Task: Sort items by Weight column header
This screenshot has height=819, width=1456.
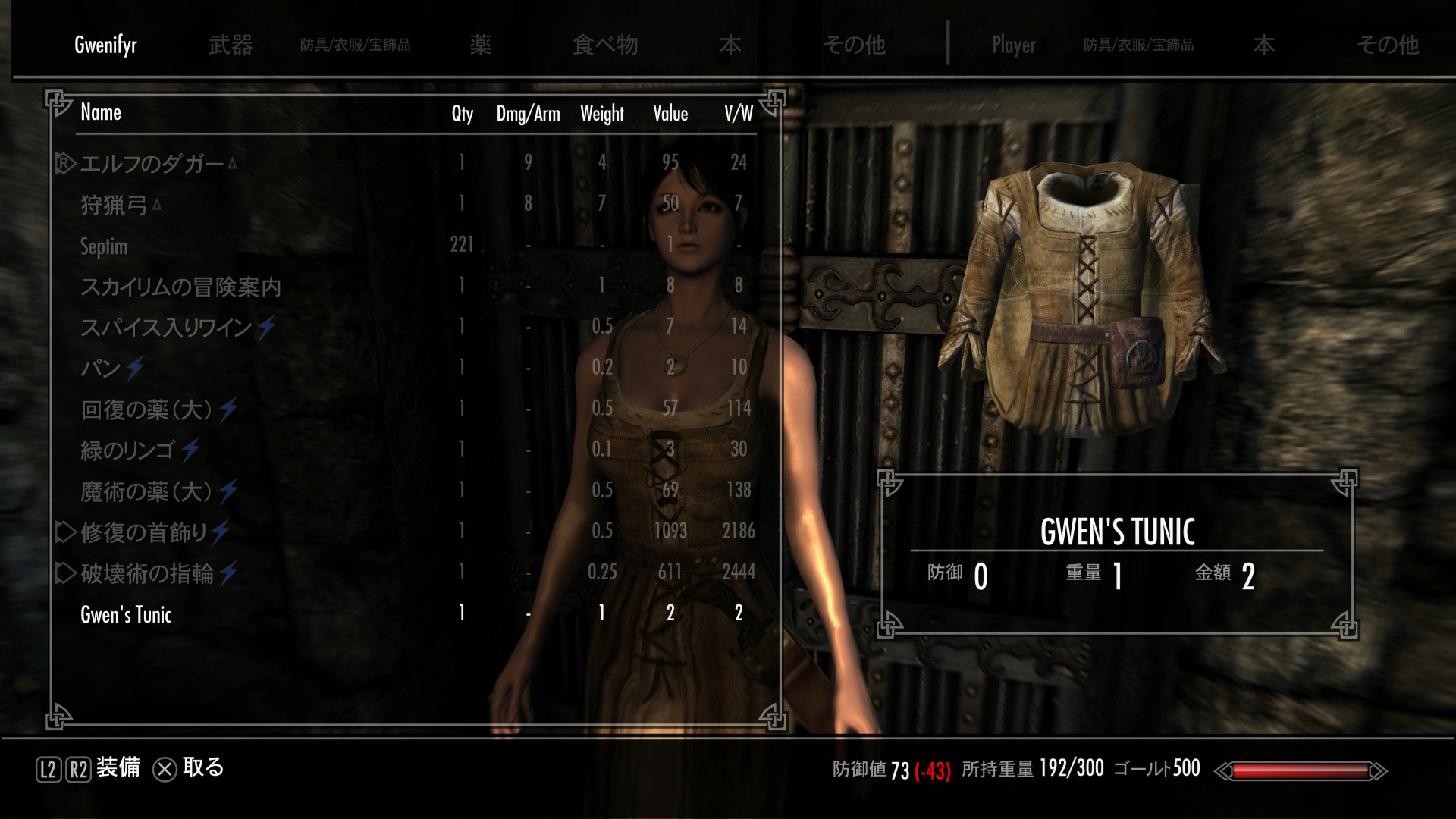Action: (601, 114)
